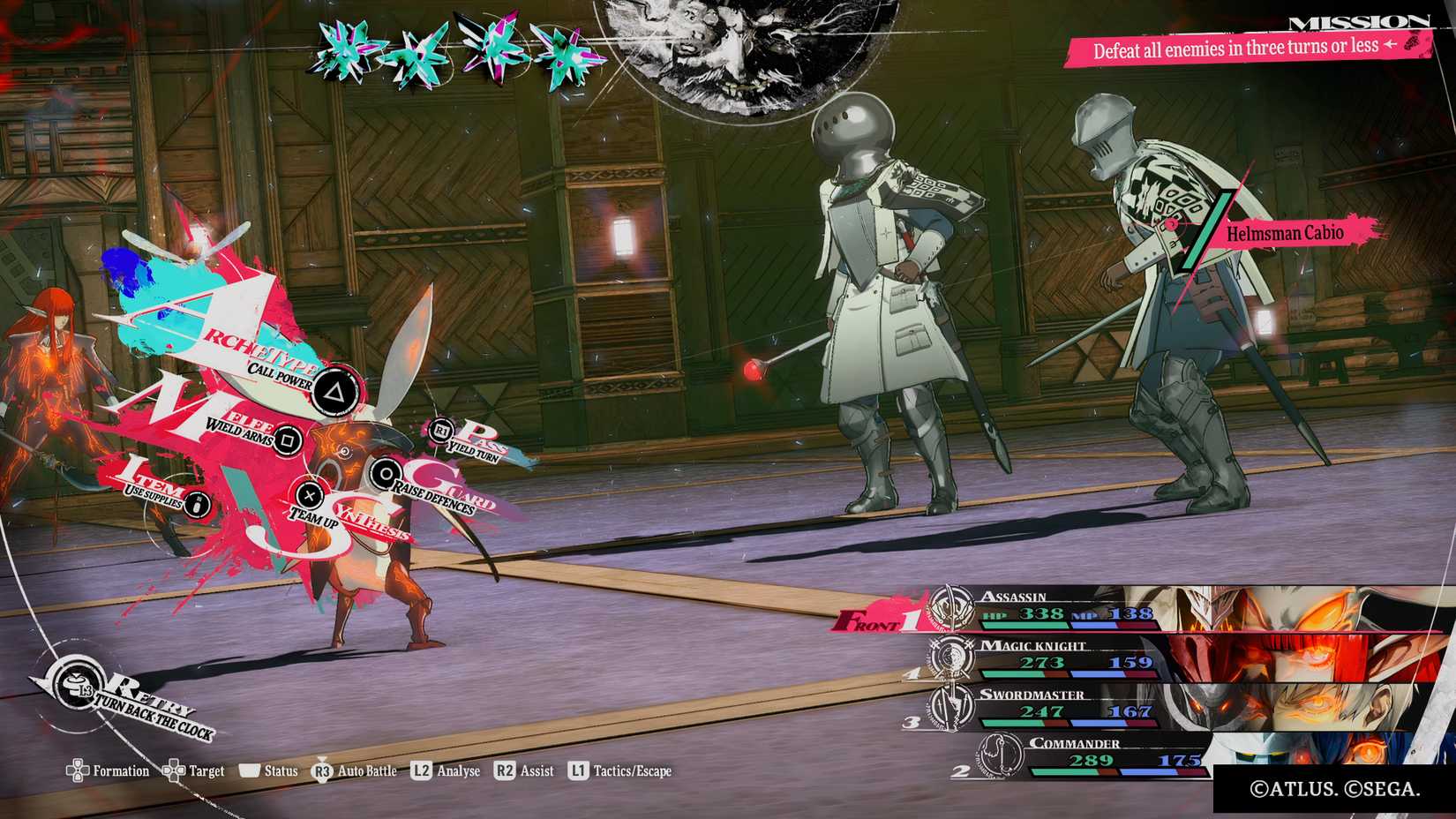Click the Magic Knight class emblem
Image resolution: width=1456 pixels, height=819 pixels.
click(950, 657)
